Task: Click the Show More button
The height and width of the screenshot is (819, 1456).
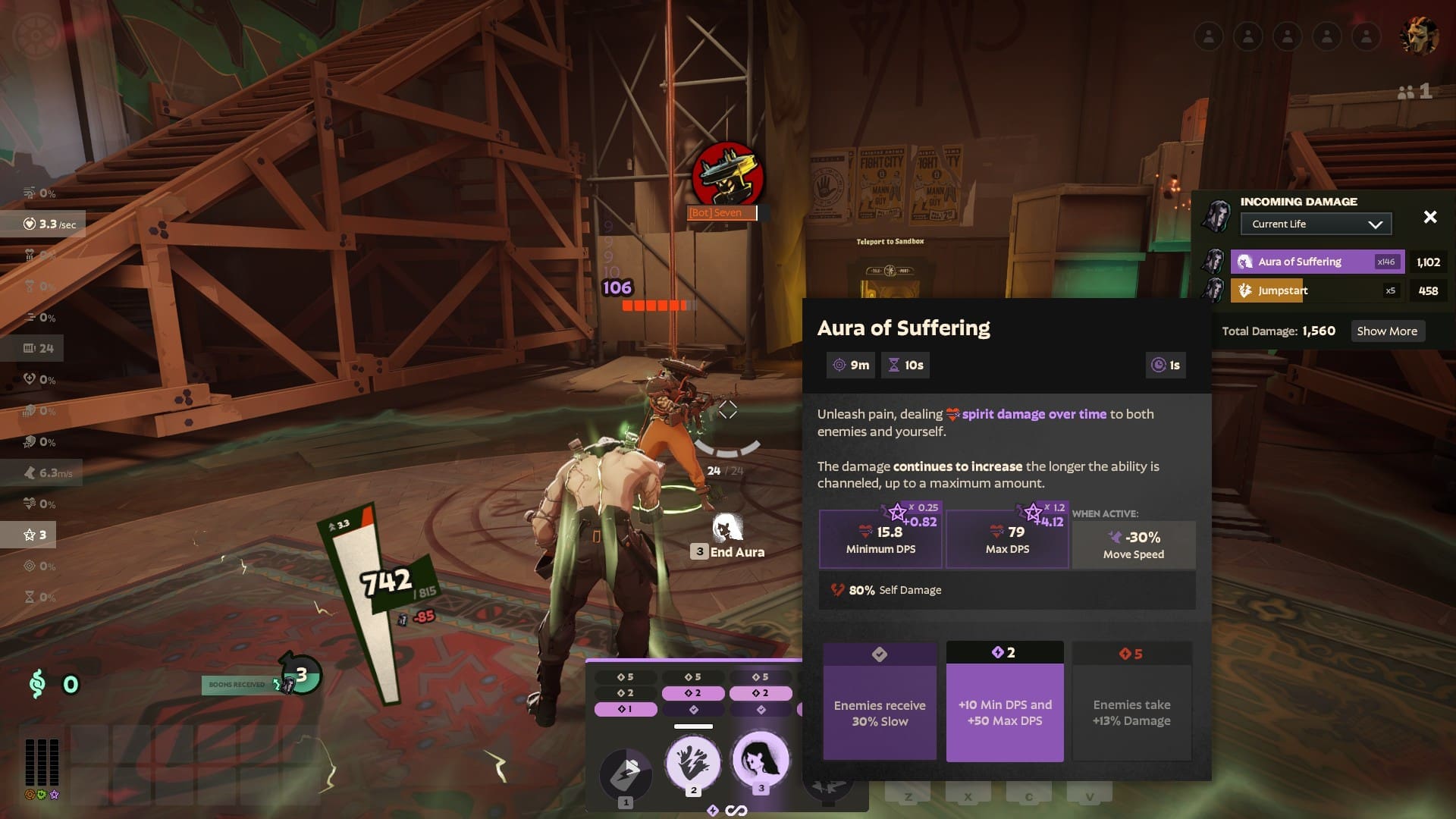Action: (1387, 331)
